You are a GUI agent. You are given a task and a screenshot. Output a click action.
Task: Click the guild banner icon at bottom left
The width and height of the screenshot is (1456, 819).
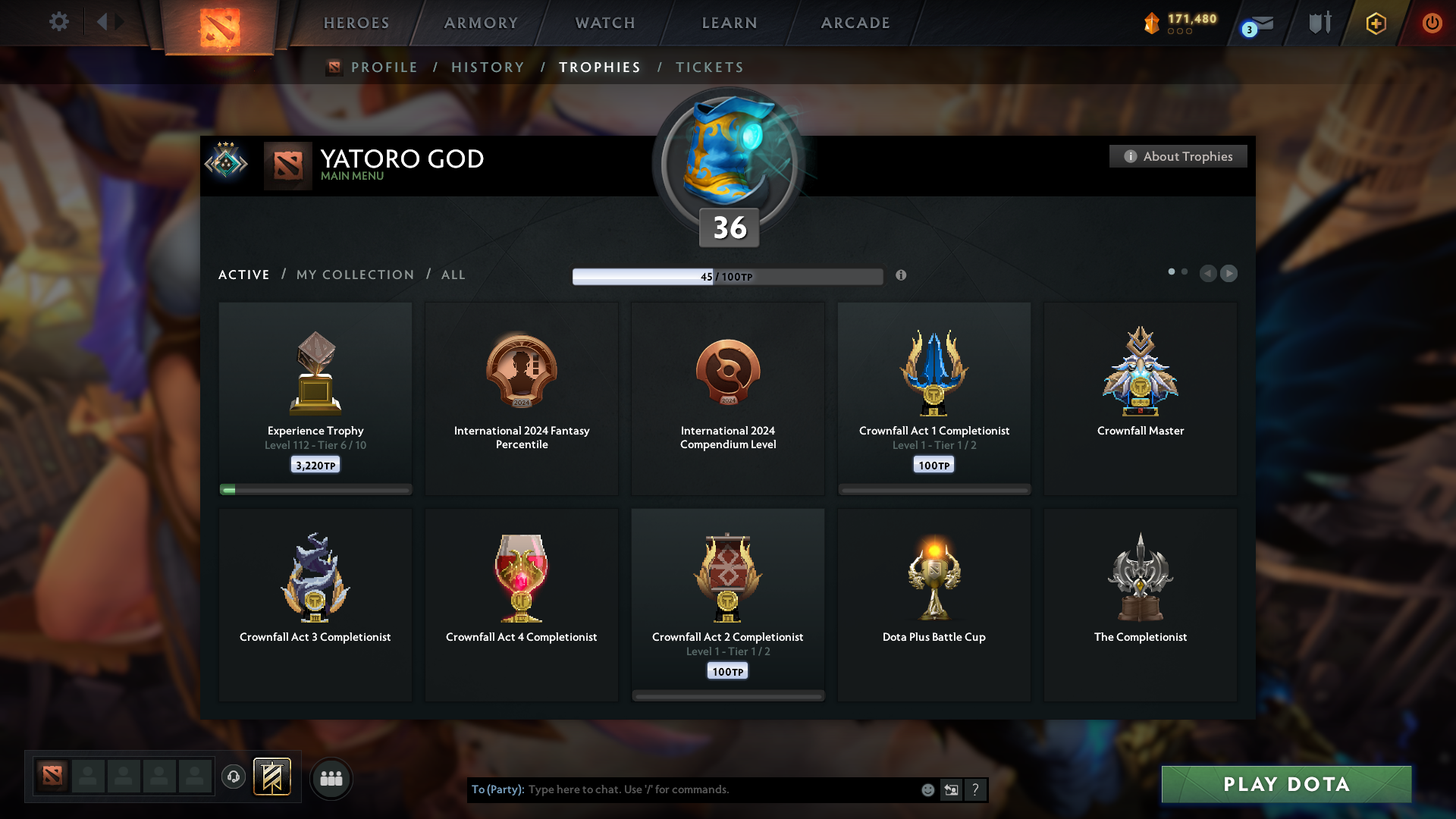click(273, 777)
